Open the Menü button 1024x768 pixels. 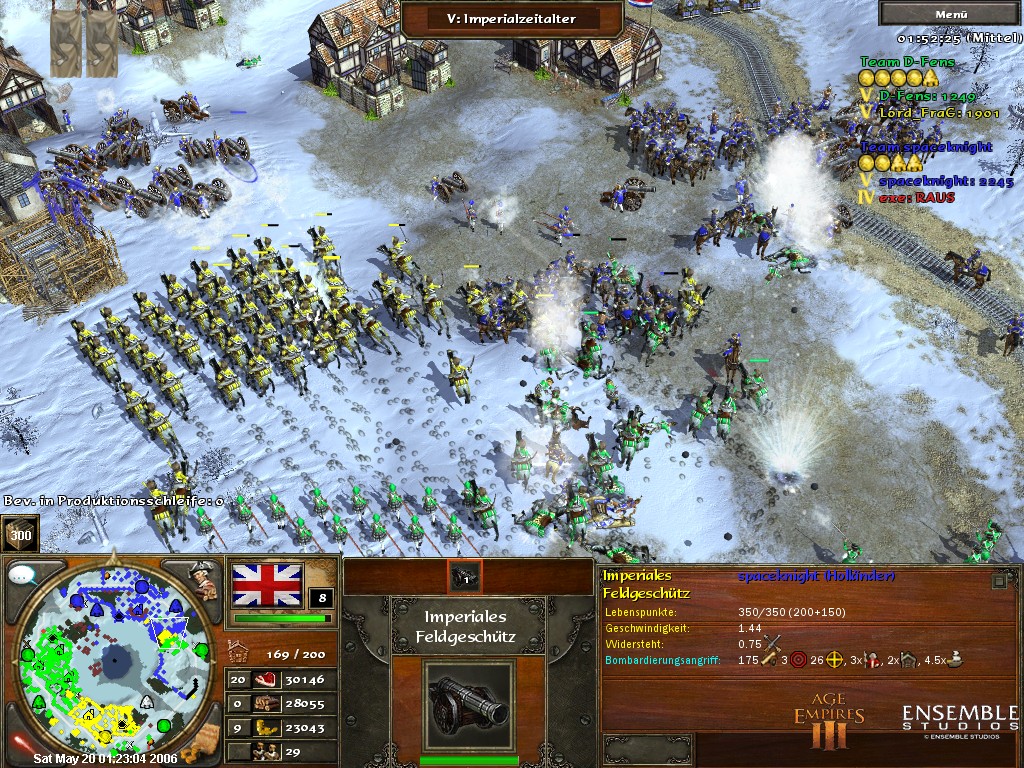(949, 14)
